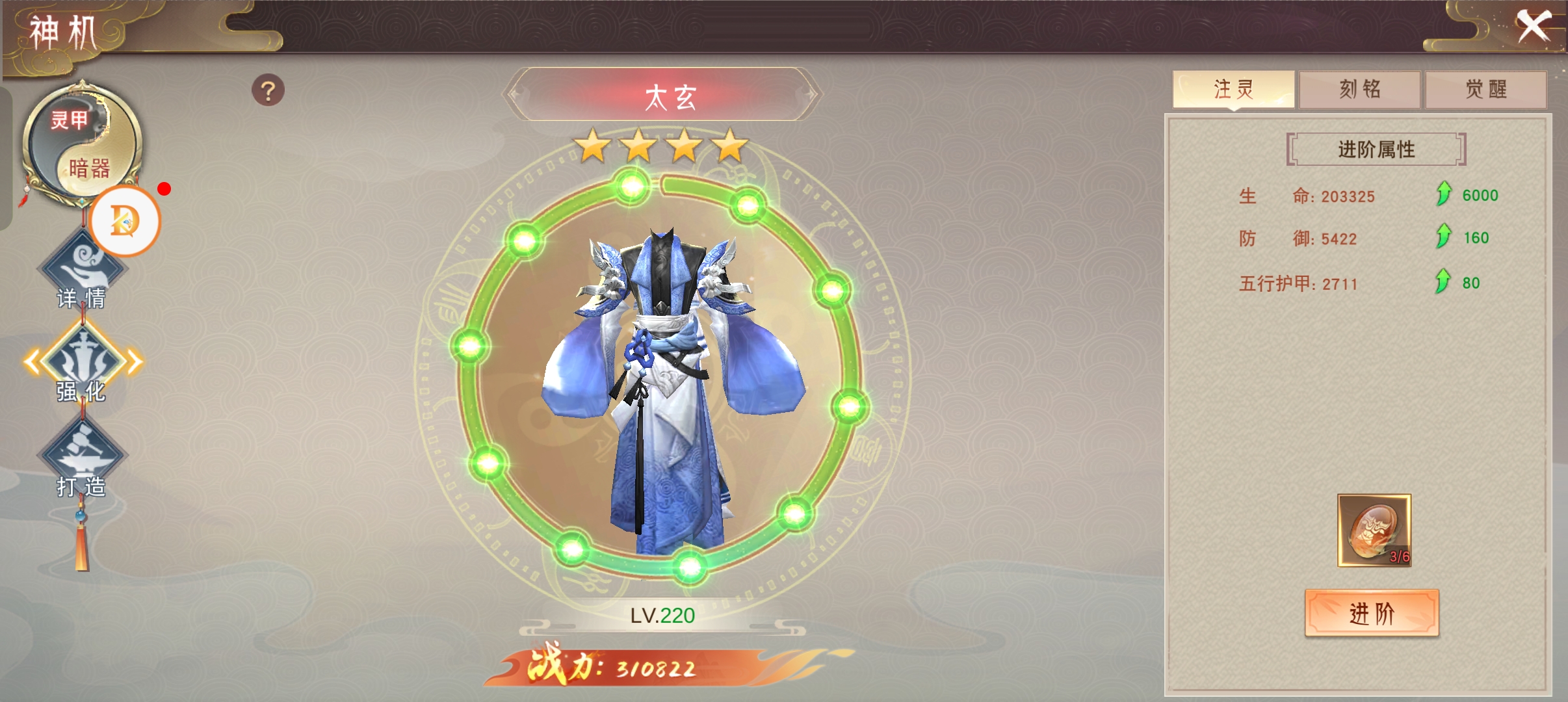1568x702 pixels.
Task: Select the 灵甲 armor category
Action: coord(69,120)
